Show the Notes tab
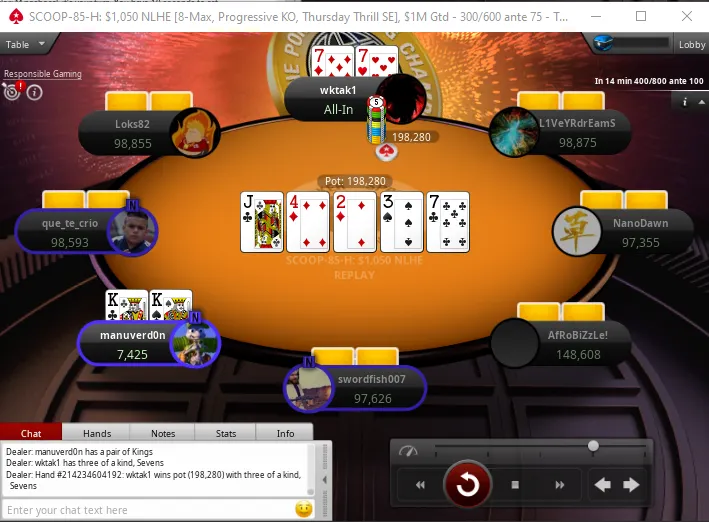Screen dimensions: 709x522 (163, 433)
